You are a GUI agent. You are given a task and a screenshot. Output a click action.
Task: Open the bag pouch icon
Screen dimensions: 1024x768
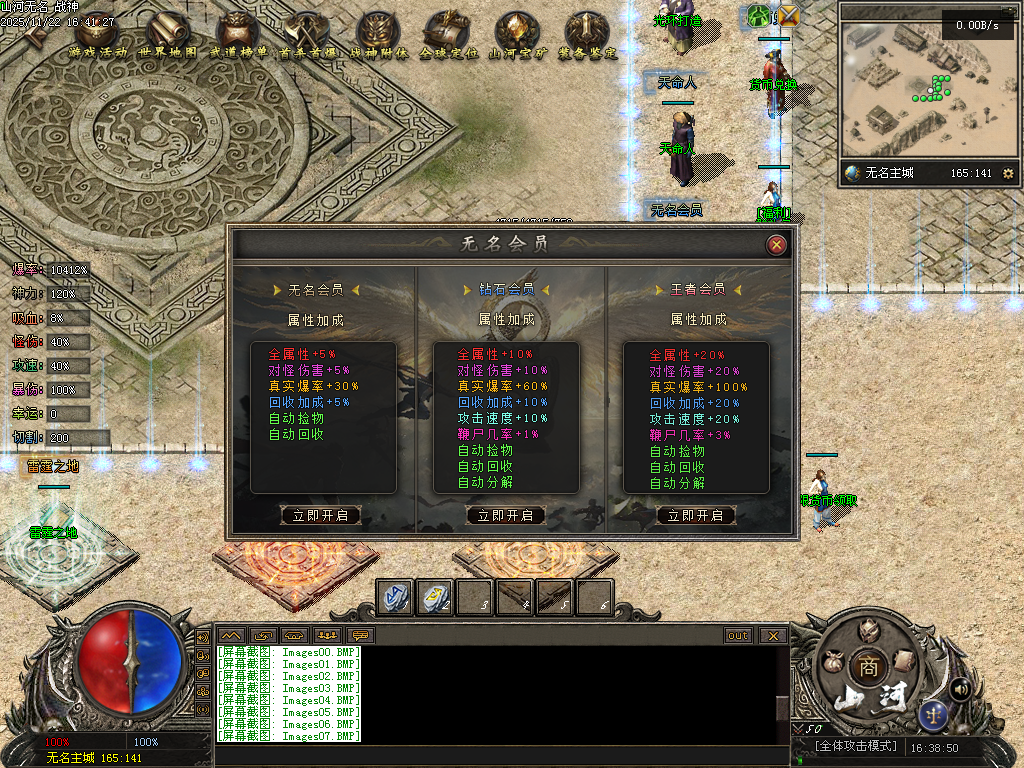831,662
